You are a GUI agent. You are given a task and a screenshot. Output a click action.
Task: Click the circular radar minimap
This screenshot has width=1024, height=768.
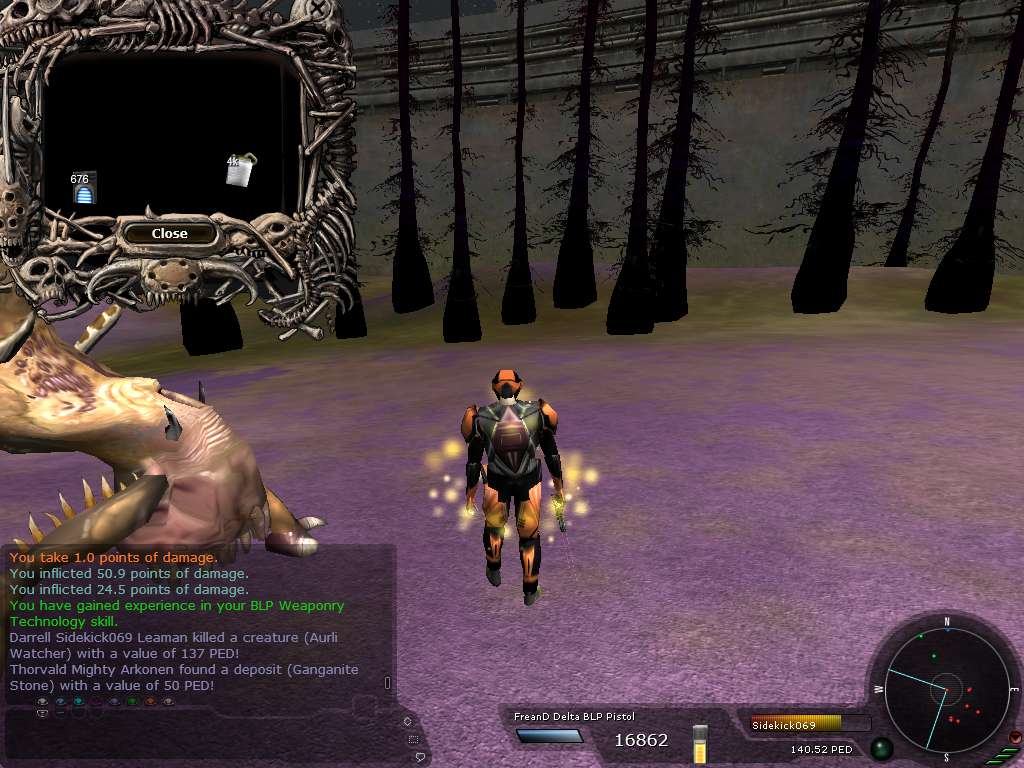946,689
